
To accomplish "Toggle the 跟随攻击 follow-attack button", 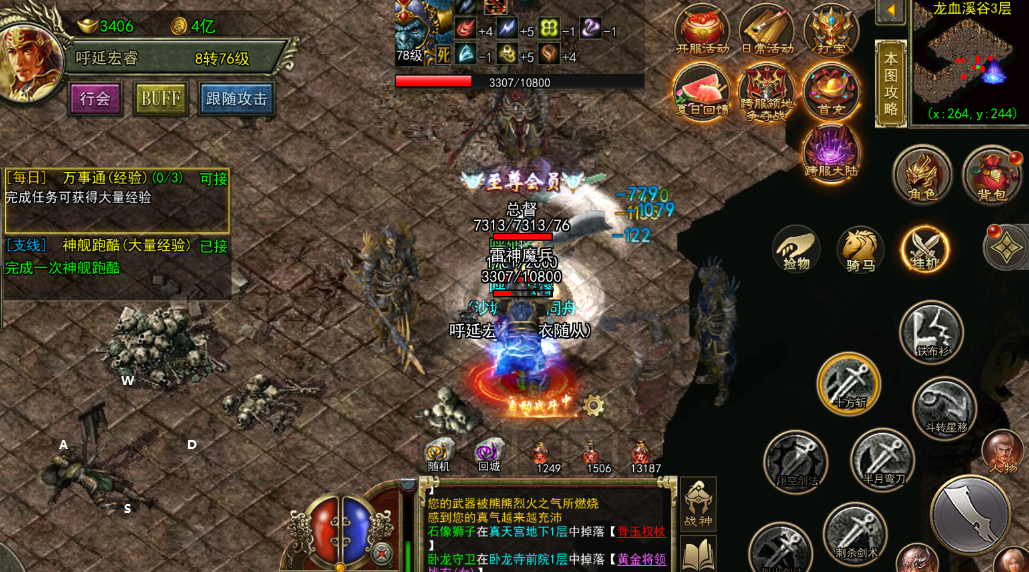I will [236, 99].
